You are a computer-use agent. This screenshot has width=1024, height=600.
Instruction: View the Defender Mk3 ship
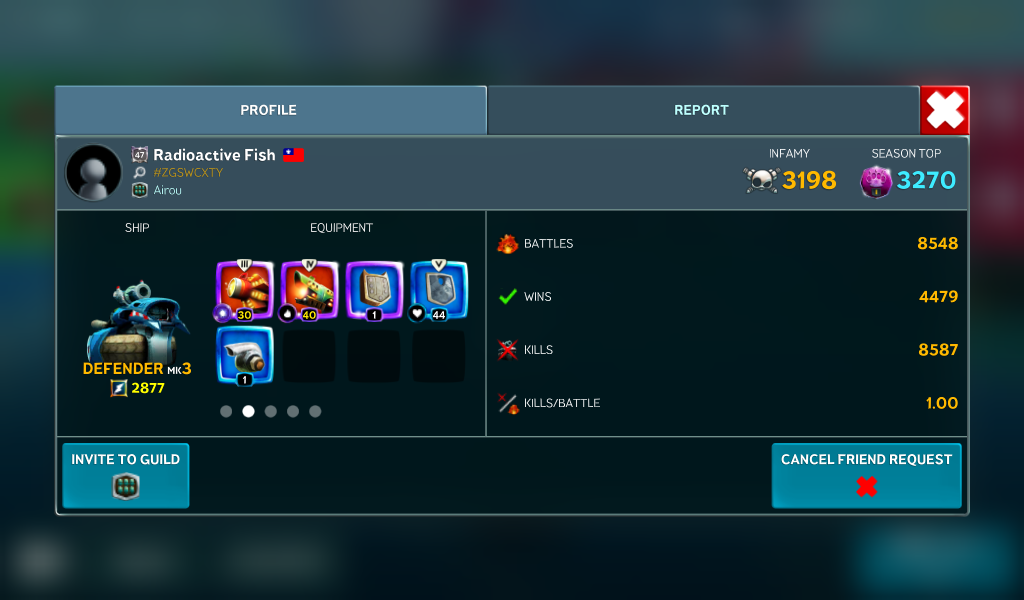coord(137,325)
